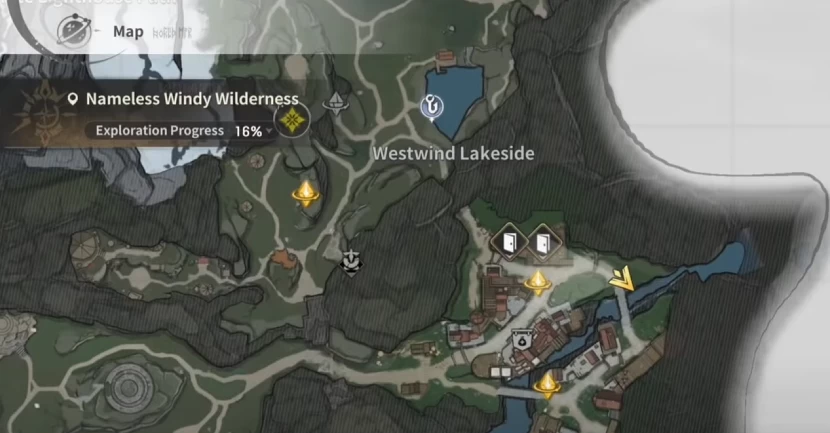Select the gold teleport marker below the door icons
The image size is (830, 433).
pyautogui.click(x=538, y=282)
